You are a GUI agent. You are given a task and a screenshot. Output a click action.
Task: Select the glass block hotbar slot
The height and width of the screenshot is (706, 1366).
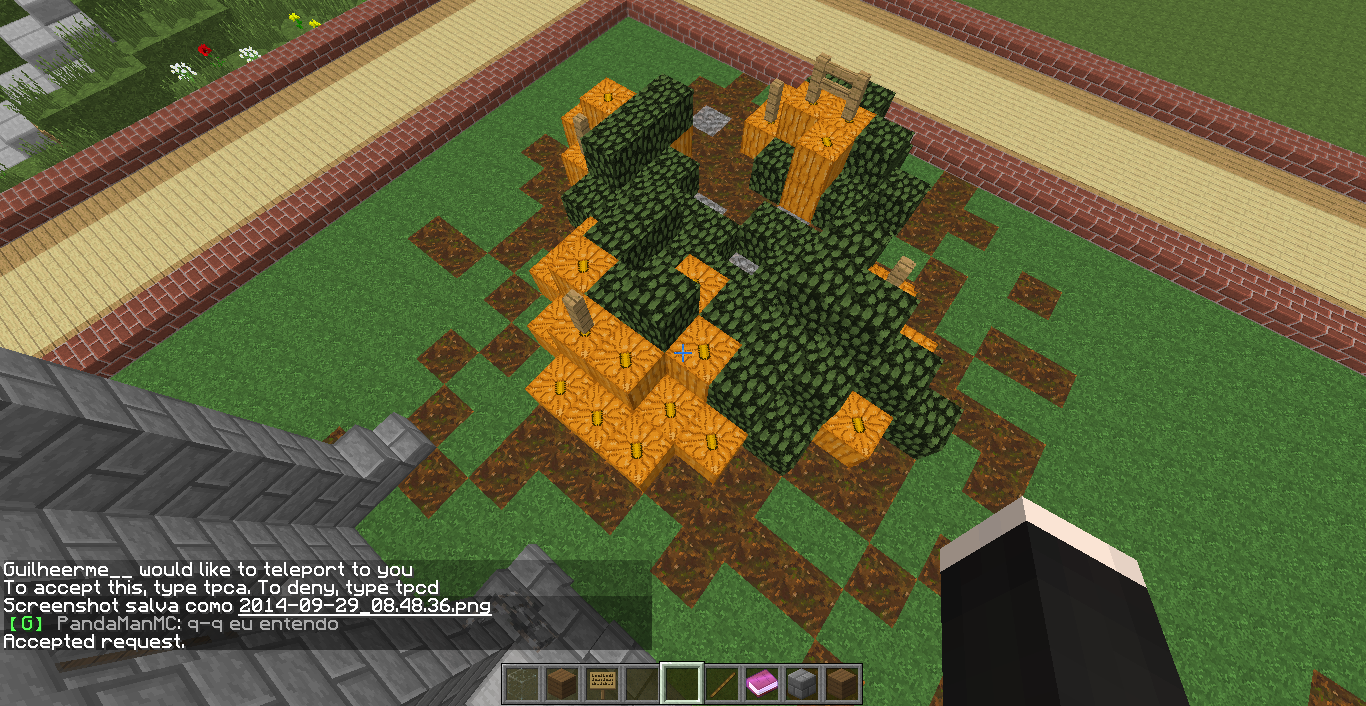click(522, 684)
